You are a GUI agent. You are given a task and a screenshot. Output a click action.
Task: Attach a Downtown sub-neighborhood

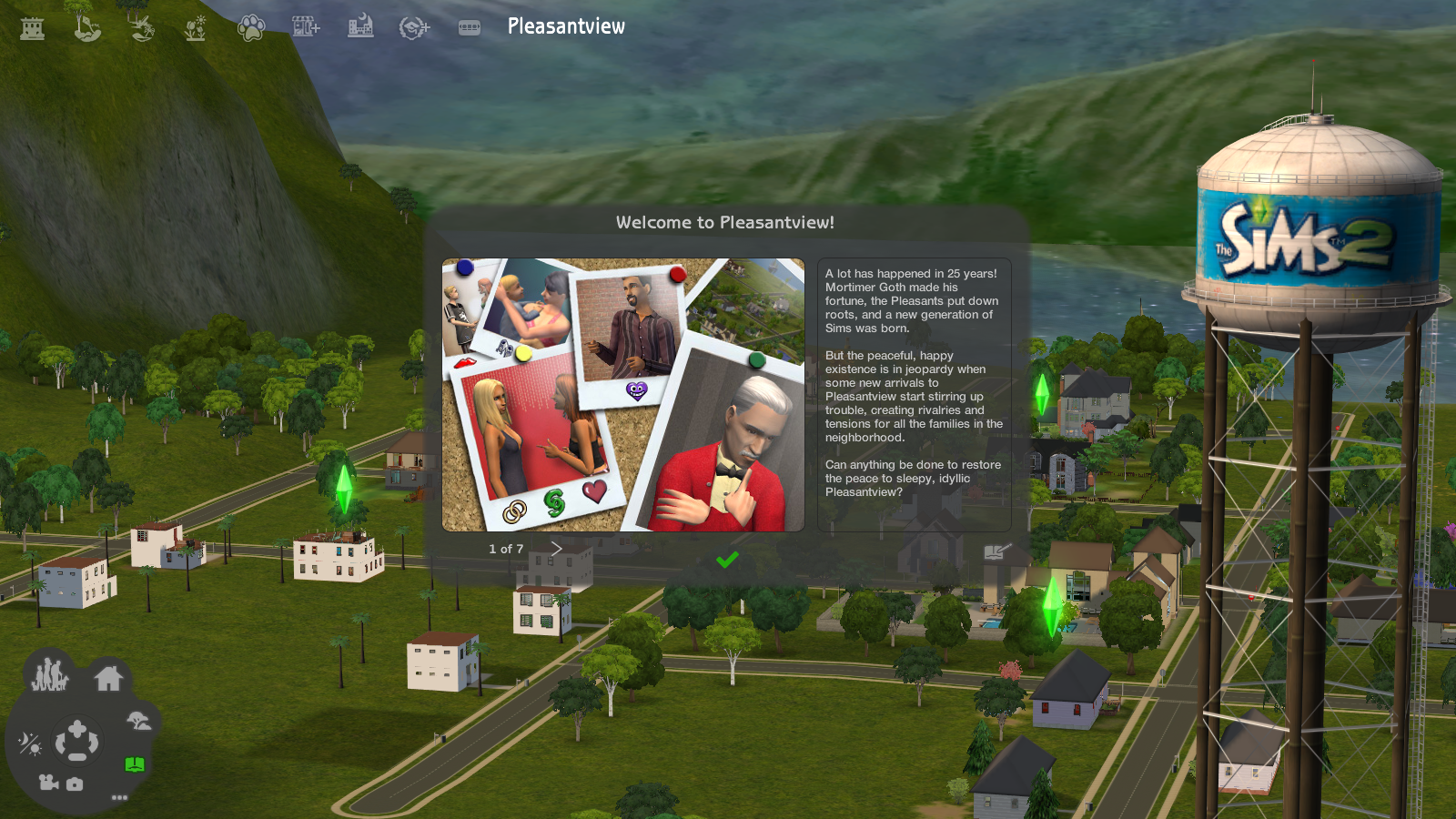click(x=360, y=27)
